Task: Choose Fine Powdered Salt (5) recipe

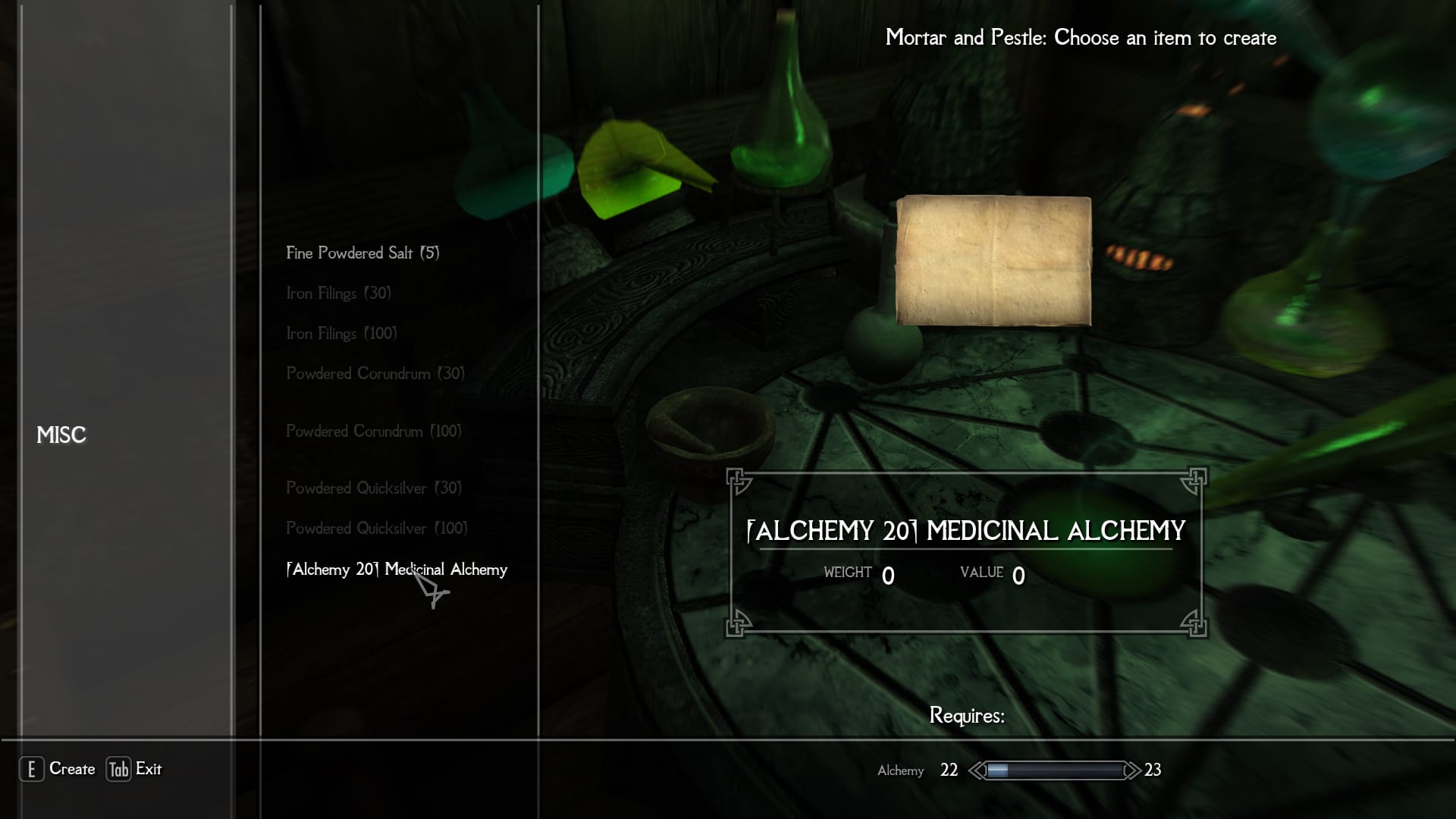Action: (362, 253)
